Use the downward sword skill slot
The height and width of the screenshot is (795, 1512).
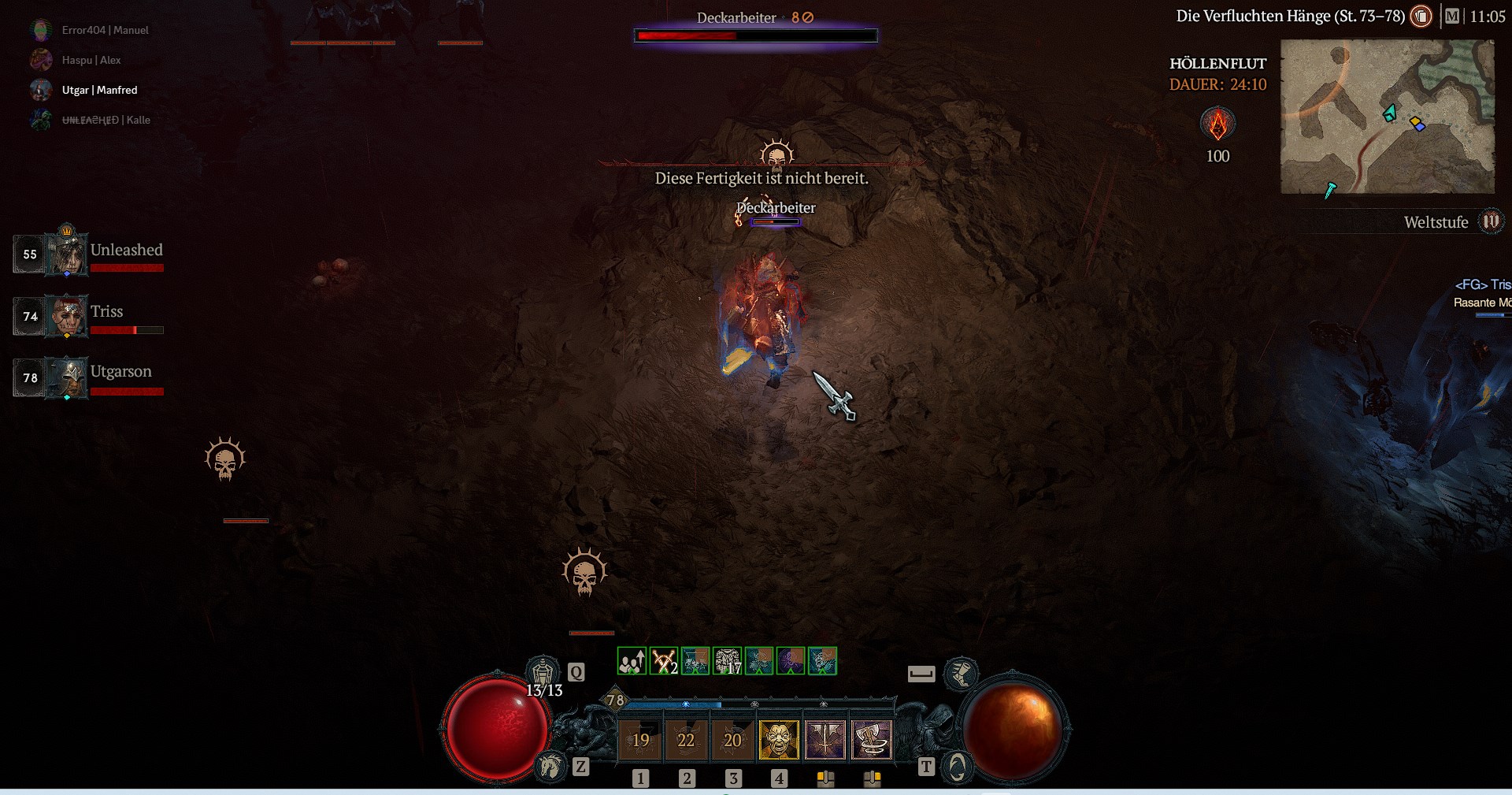825,740
